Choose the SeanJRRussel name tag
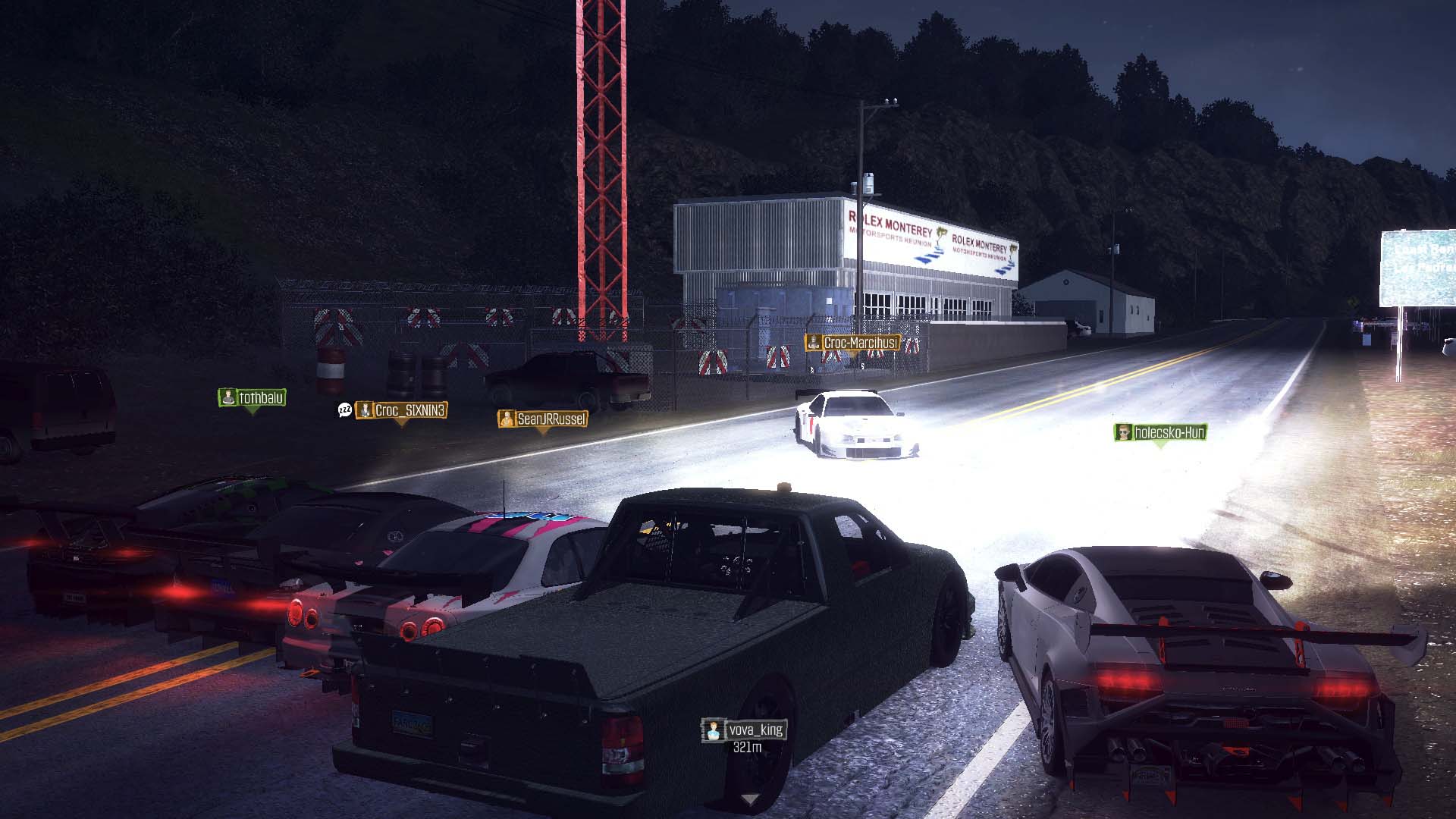1456x819 pixels. coord(543,419)
